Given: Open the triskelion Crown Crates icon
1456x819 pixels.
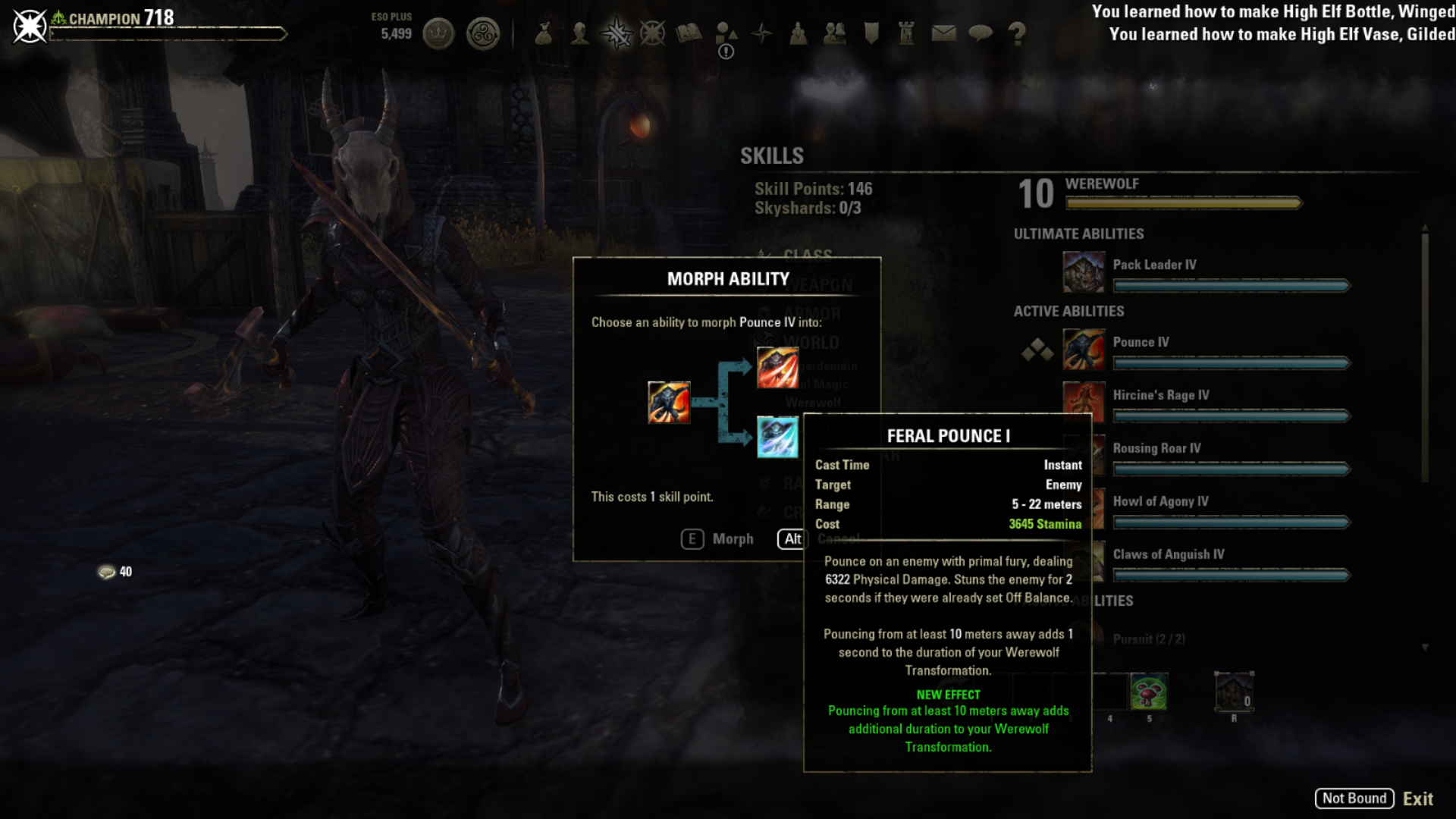Looking at the screenshot, I should point(483,33).
